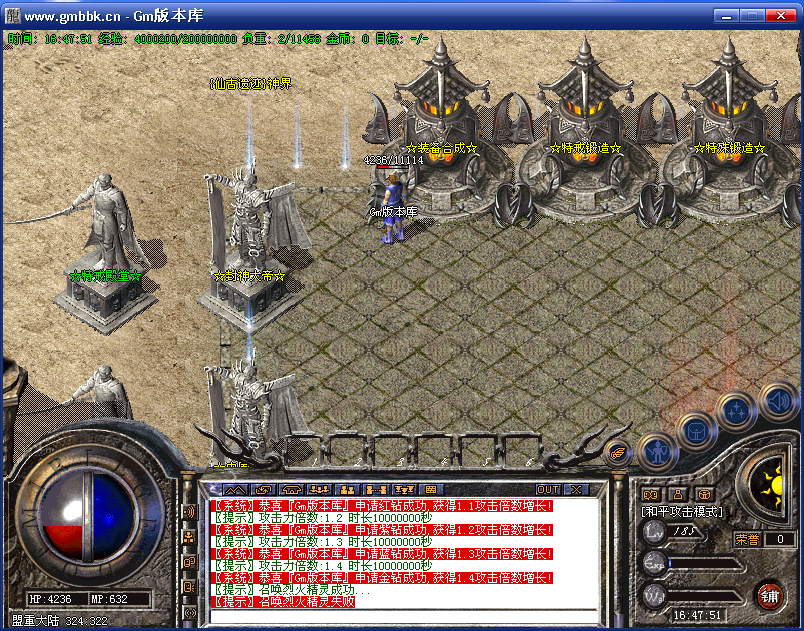Open the character status round button

point(655,451)
